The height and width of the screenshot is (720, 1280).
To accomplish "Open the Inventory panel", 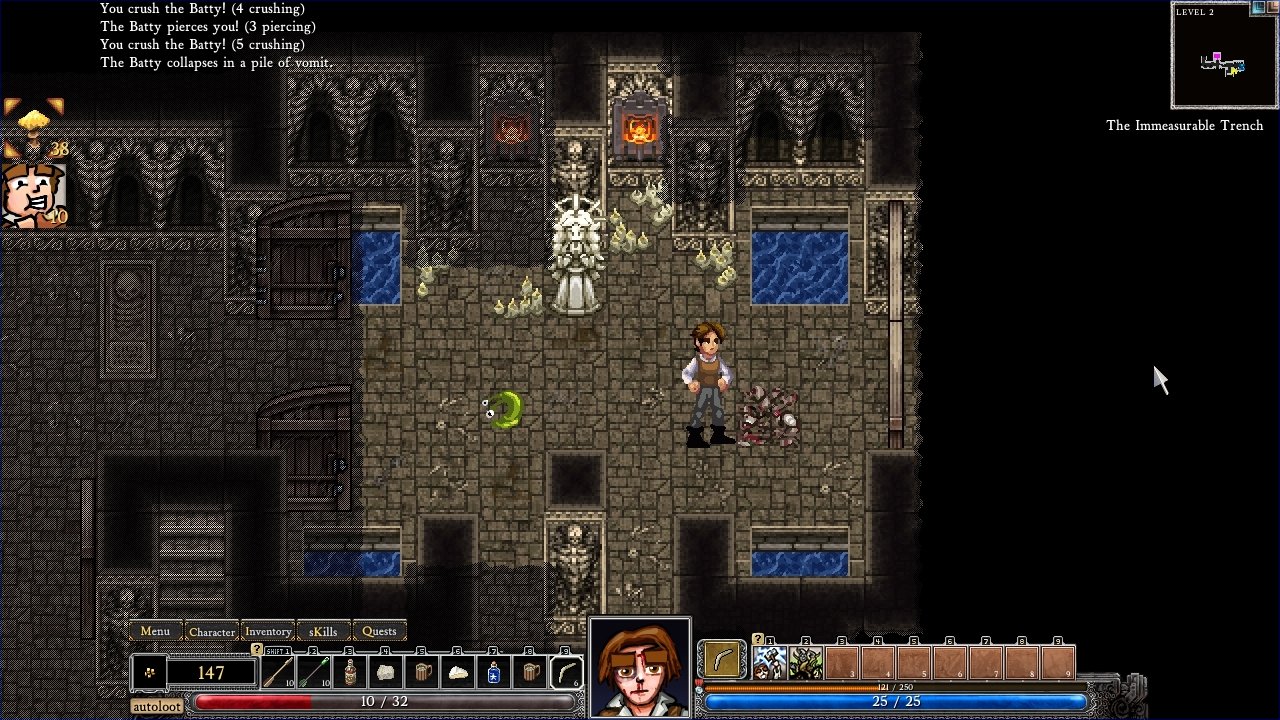I will click(x=268, y=631).
